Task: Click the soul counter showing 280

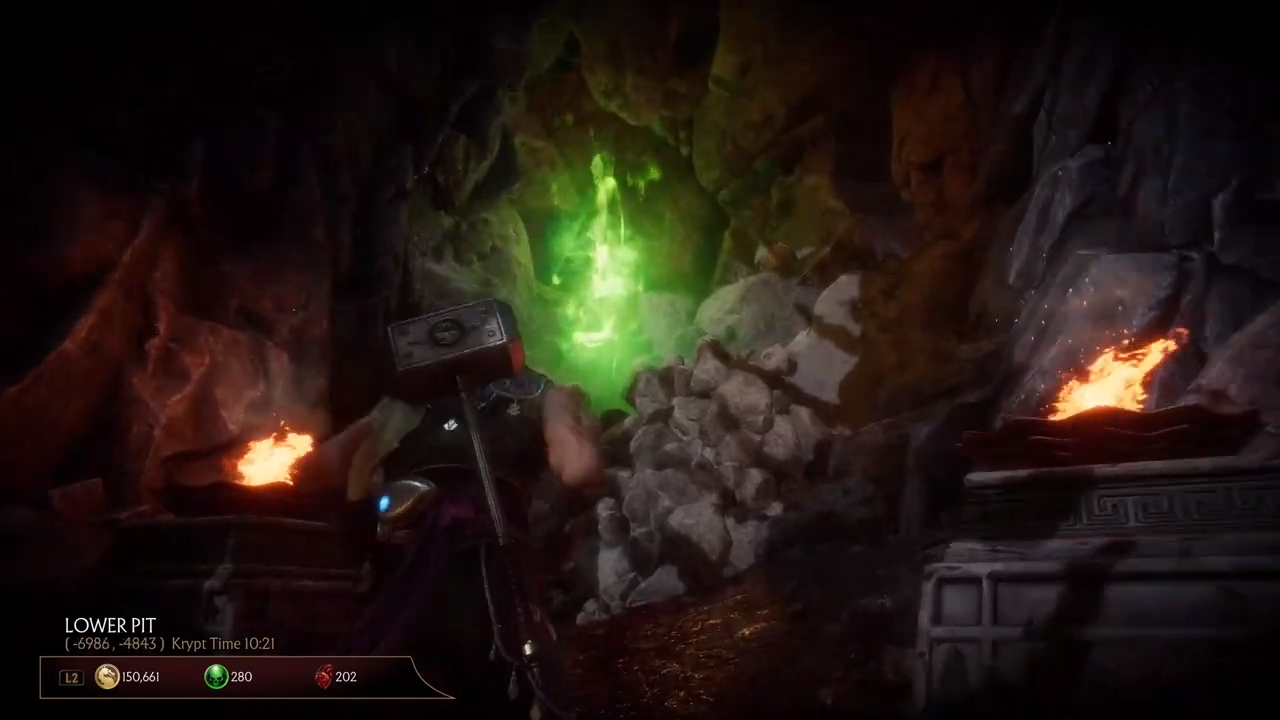Action: [x=241, y=677]
